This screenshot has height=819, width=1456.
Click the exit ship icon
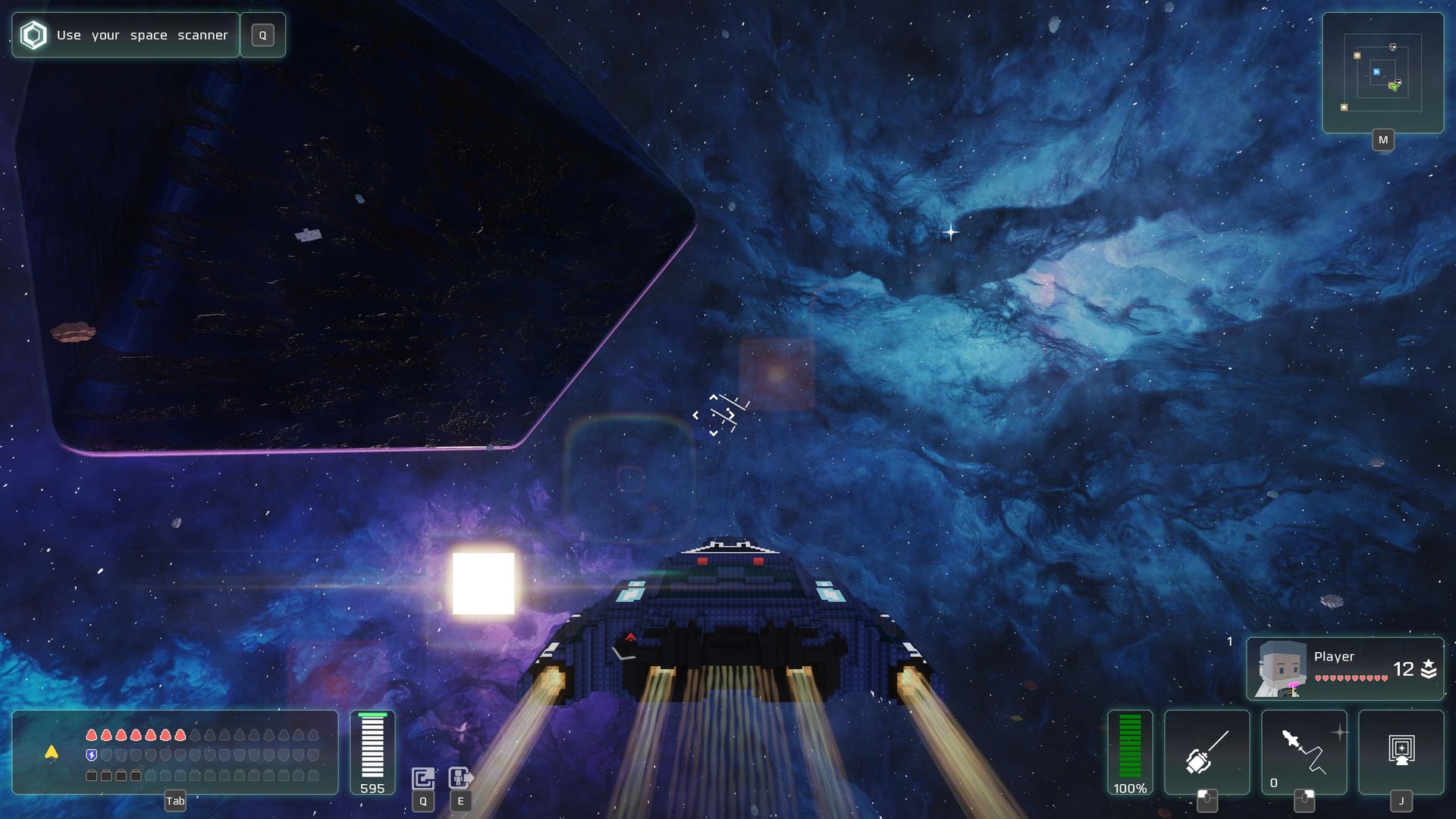pyautogui.click(x=460, y=778)
